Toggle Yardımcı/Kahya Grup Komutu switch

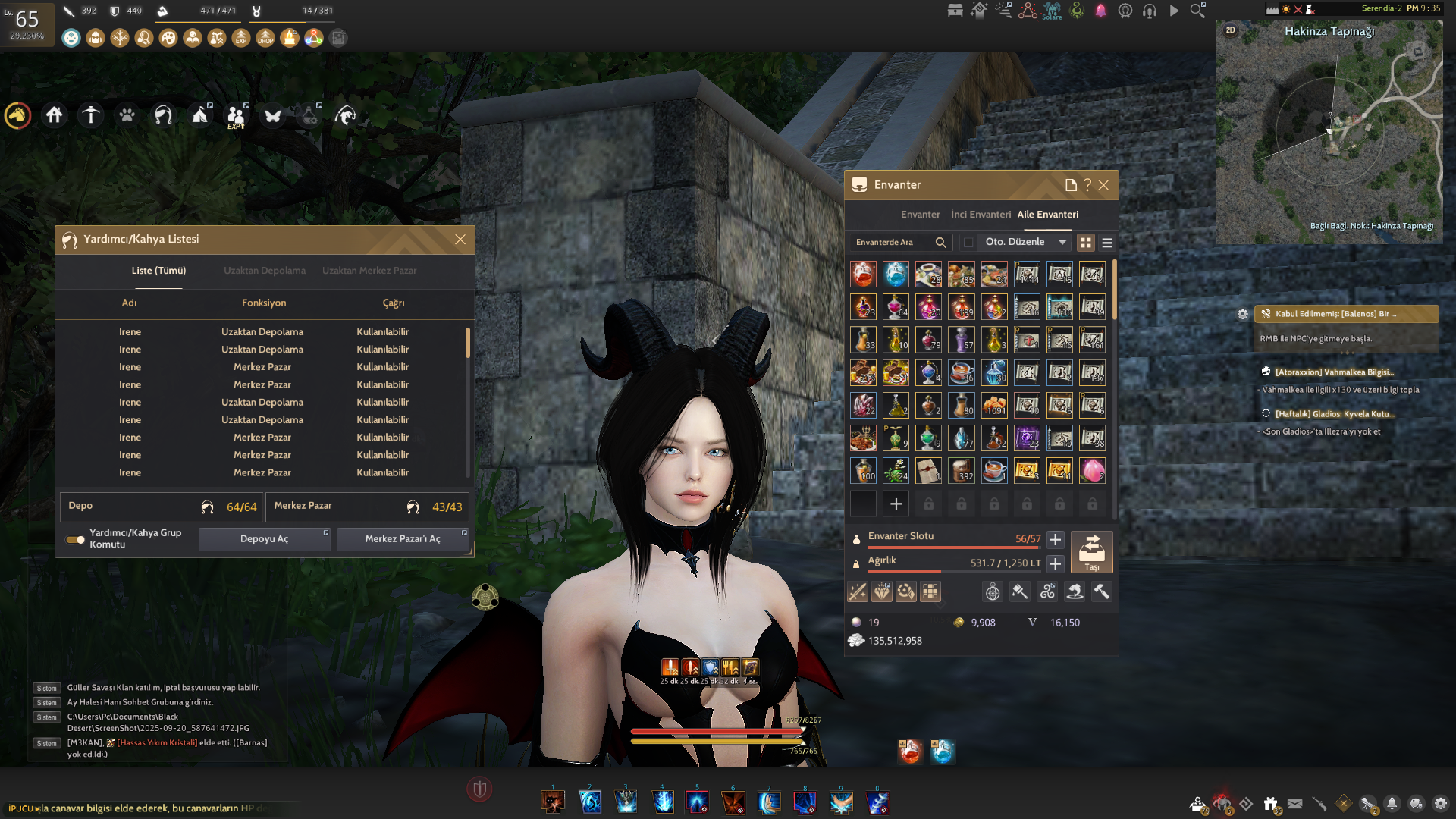click(x=75, y=540)
